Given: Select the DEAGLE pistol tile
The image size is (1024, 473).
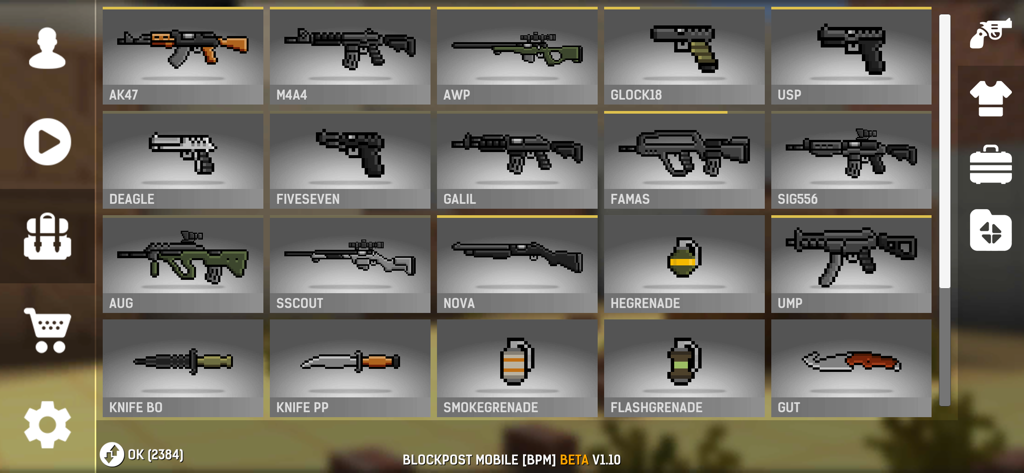Looking at the screenshot, I should (183, 160).
